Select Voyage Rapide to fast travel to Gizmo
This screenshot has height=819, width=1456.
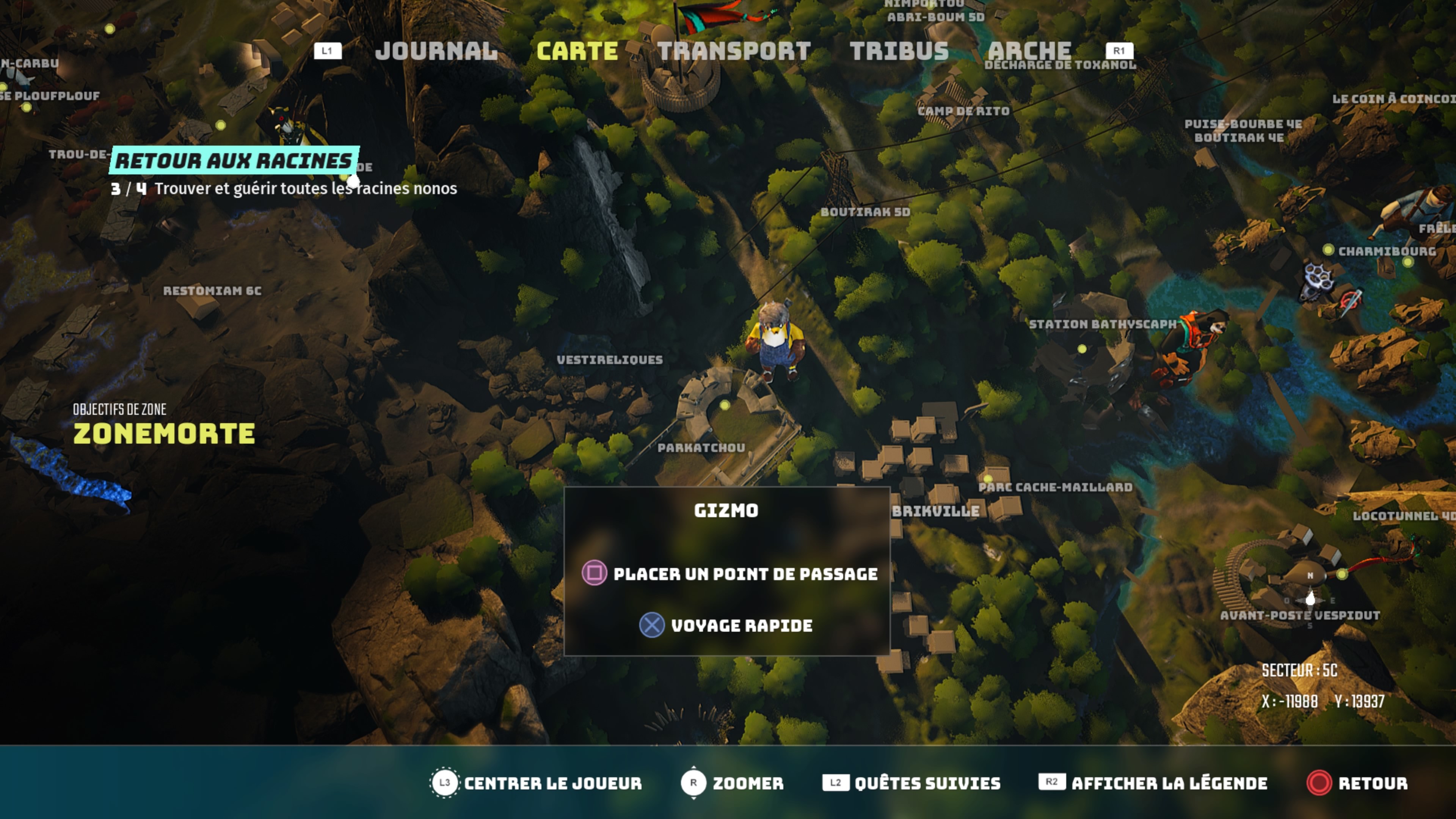point(742,625)
